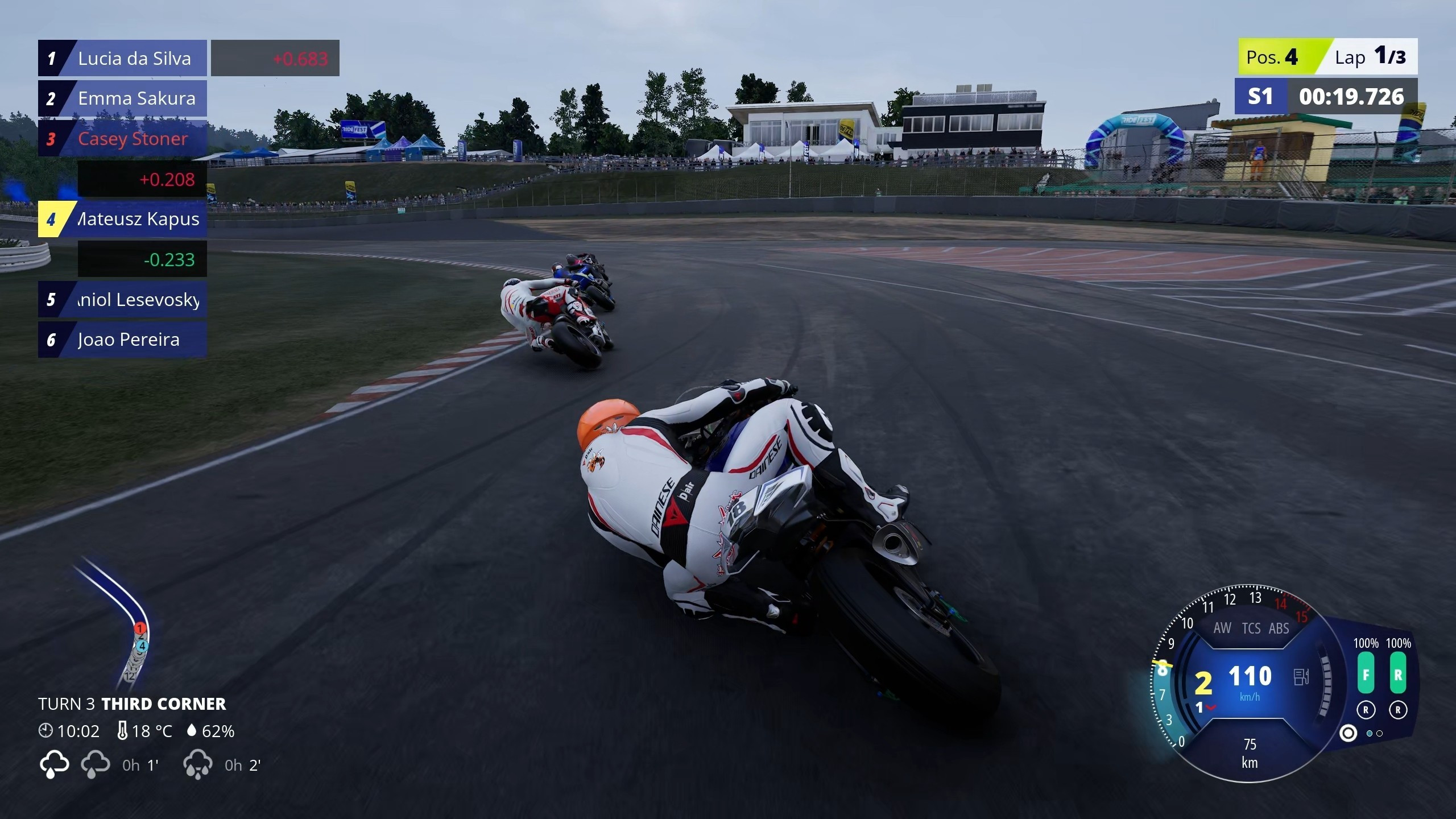Select Joao Pereira in the rider list
The height and width of the screenshot is (819, 1456).
pyautogui.click(x=122, y=340)
